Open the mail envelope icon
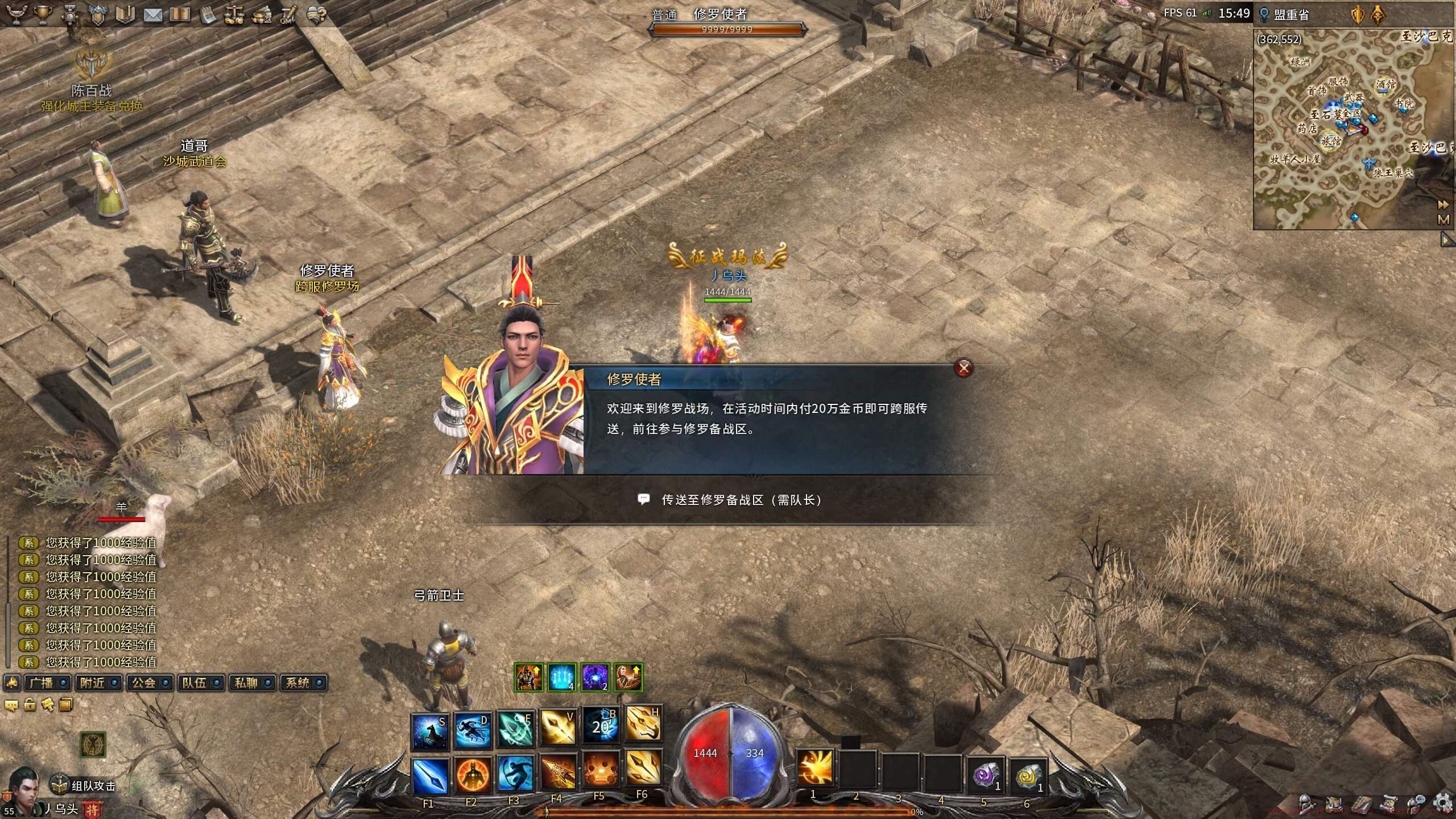1456x819 pixels. 152,15
